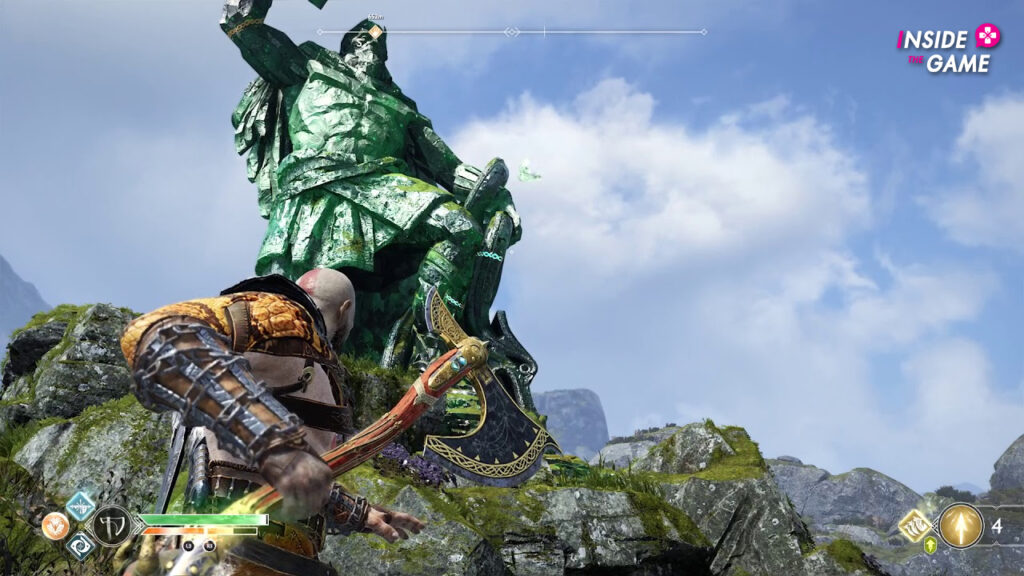Click the small green shield arrow icon
Screen dimensions: 1024x576
(930, 546)
